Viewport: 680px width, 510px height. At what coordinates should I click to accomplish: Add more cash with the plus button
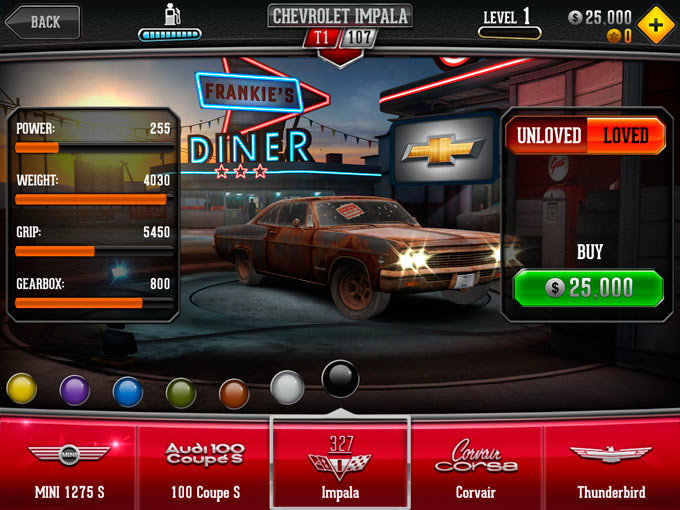(x=655, y=25)
